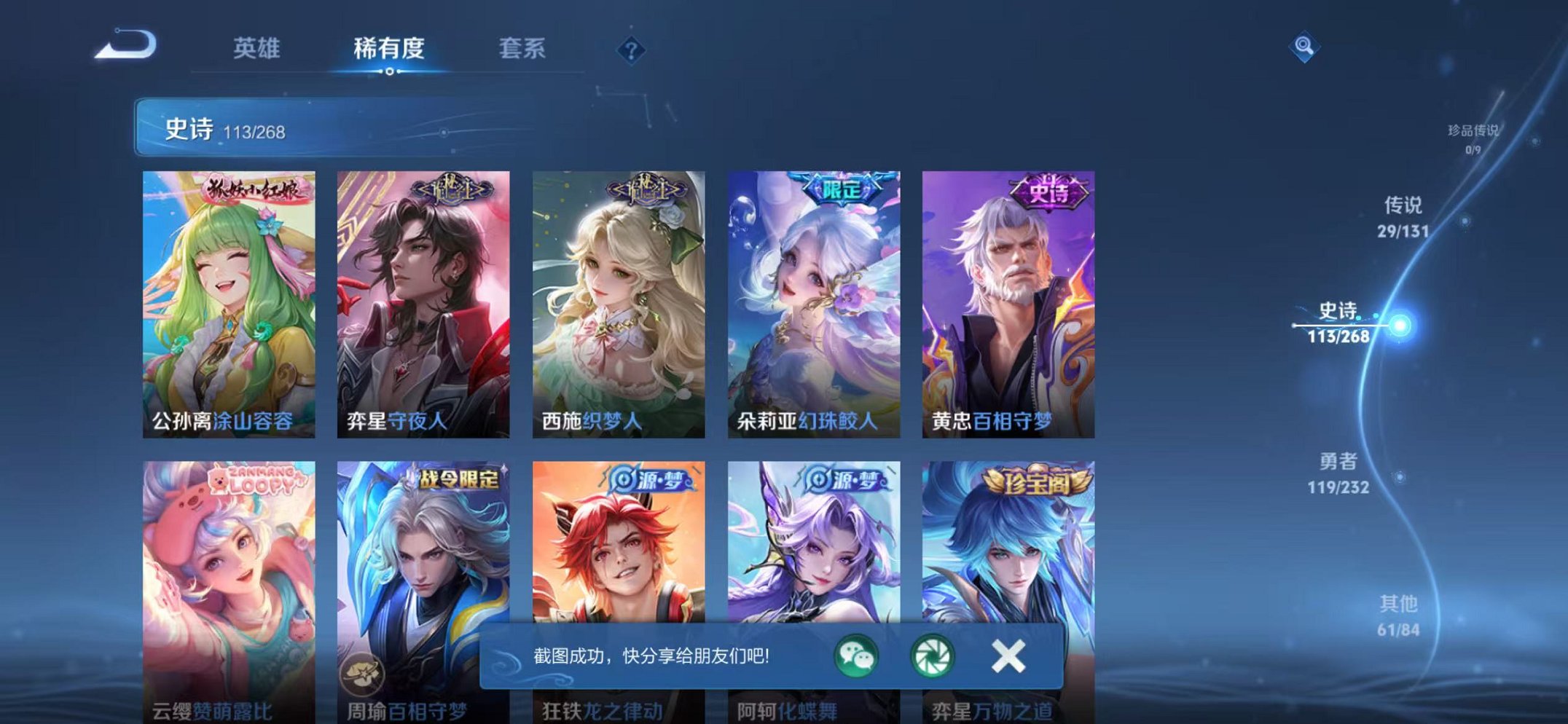Open help via the question mark icon
1568x724 pixels.
tap(631, 50)
